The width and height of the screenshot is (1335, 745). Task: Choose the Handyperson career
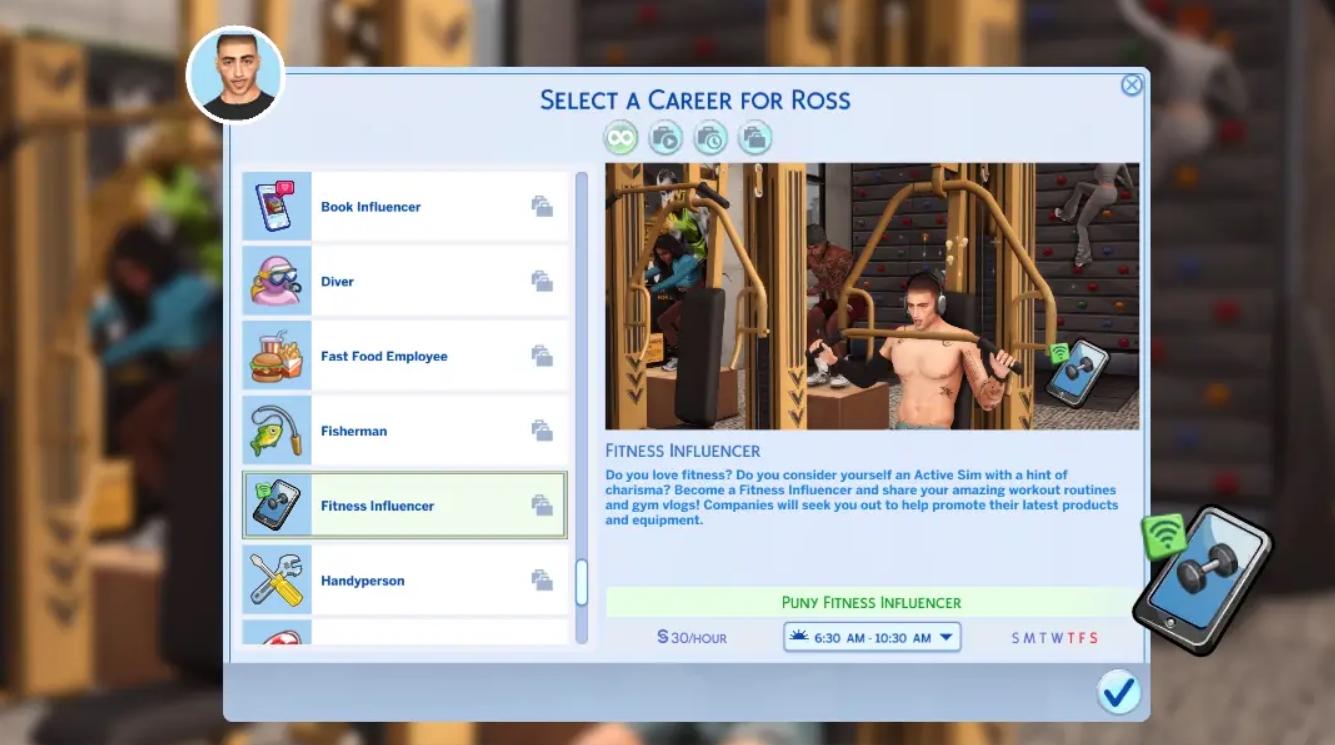[404, 580]
